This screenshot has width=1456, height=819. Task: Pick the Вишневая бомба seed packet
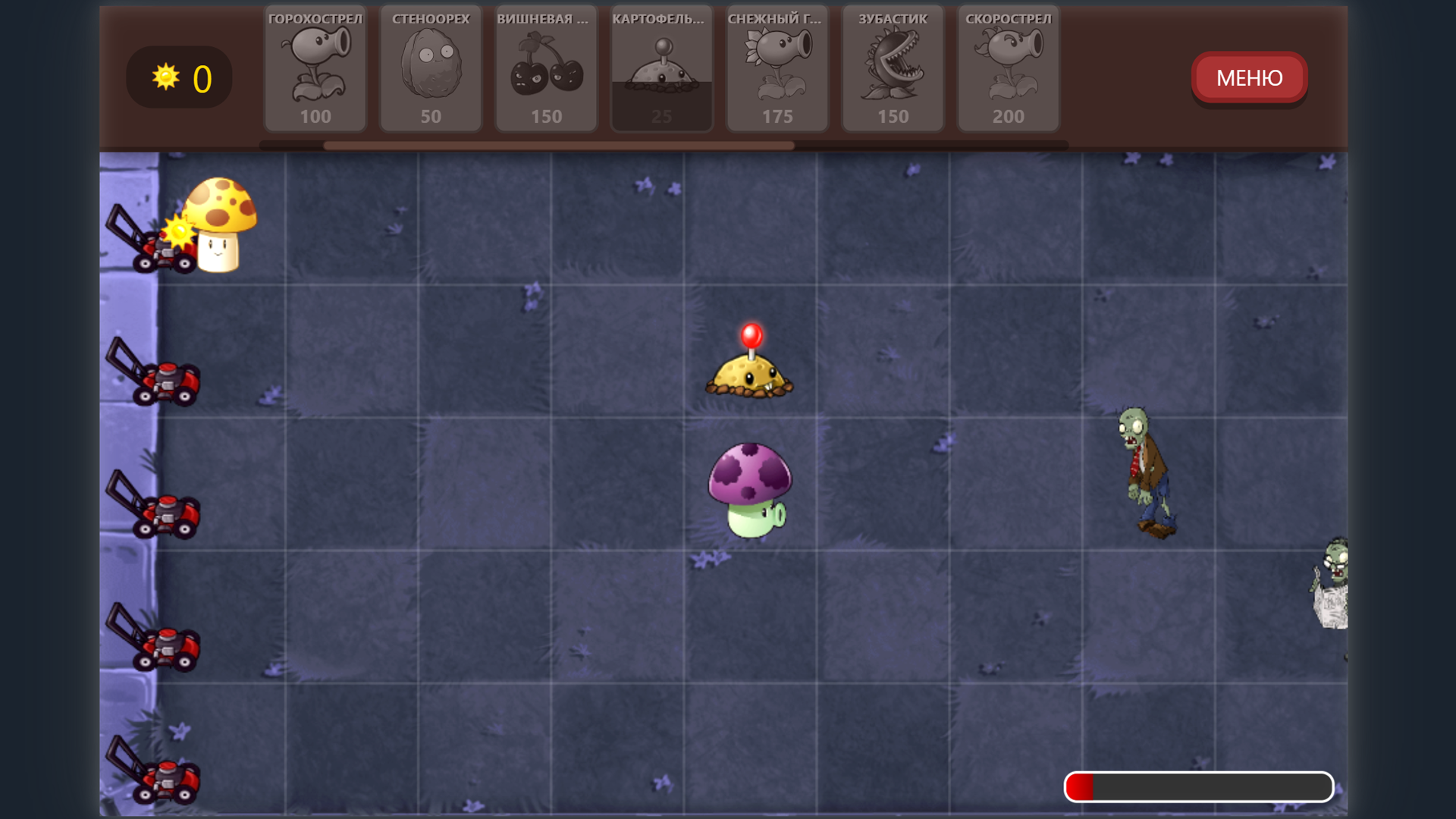(x=546, y=68)
